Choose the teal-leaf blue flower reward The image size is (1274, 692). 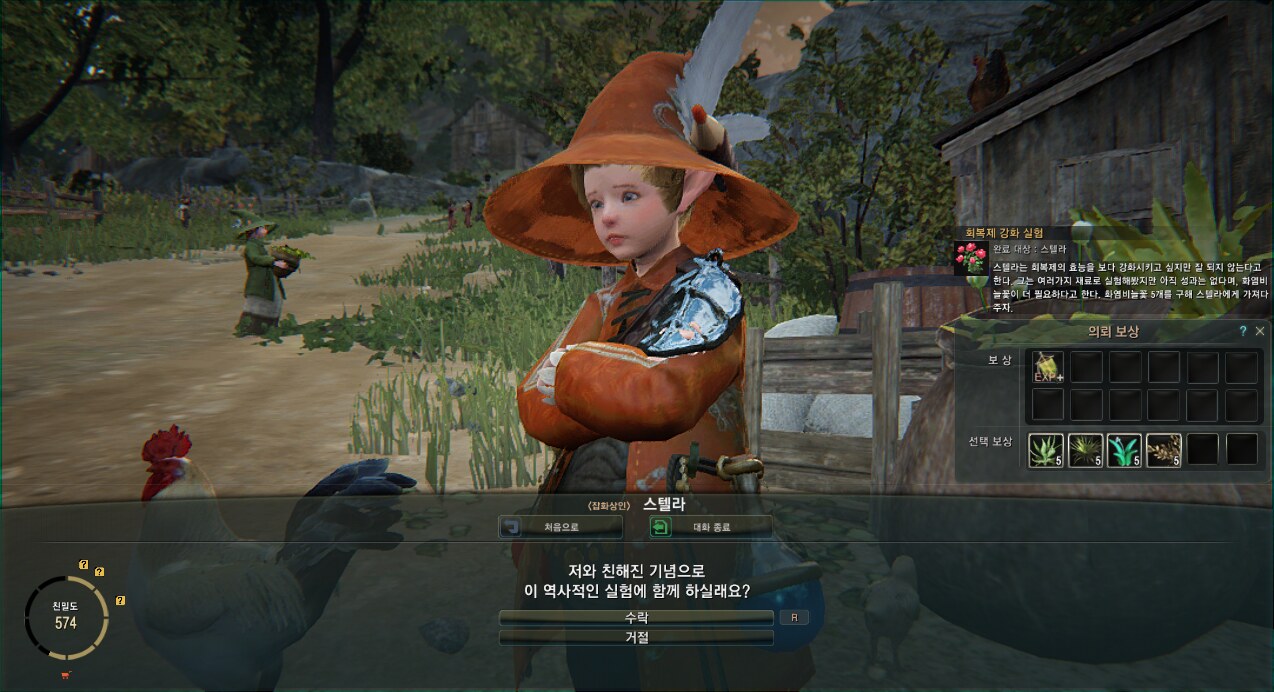pyautogui.click(x=1124, y=450)
